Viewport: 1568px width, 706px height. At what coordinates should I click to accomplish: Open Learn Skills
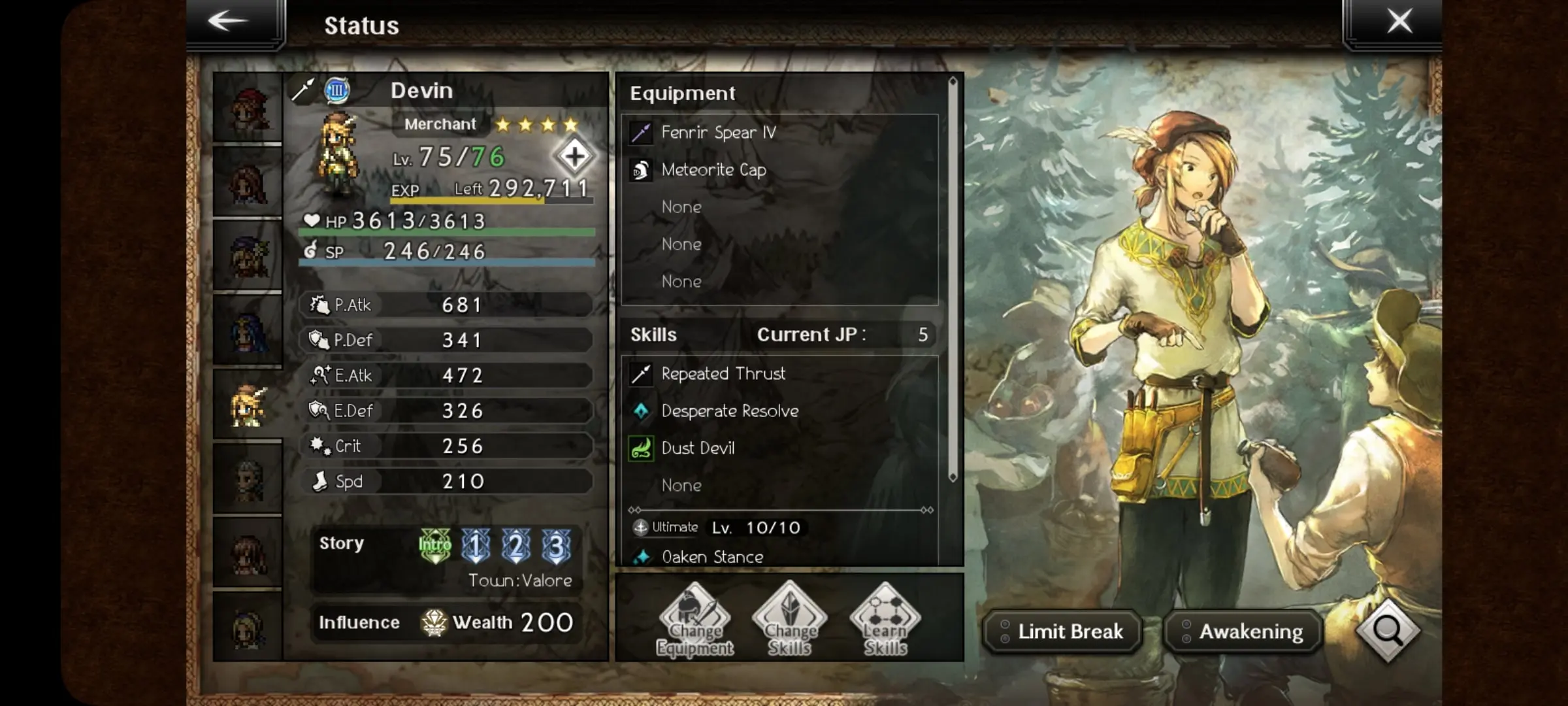click(885, 620)
